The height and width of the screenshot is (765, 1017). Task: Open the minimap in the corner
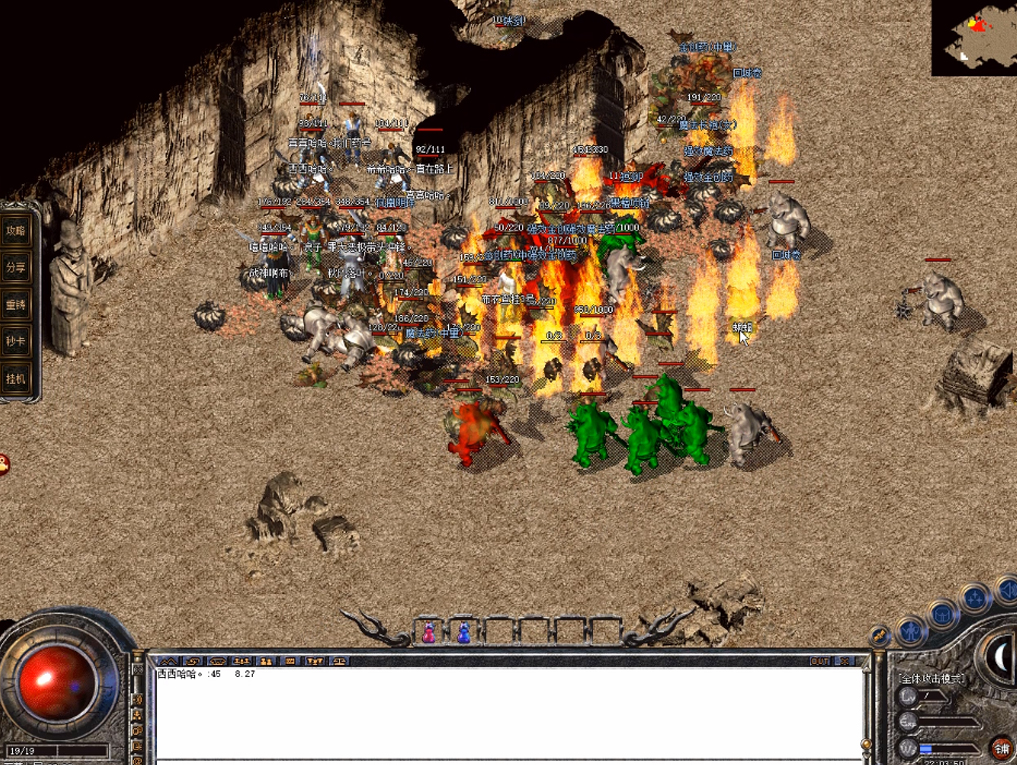tap(973, 37)
